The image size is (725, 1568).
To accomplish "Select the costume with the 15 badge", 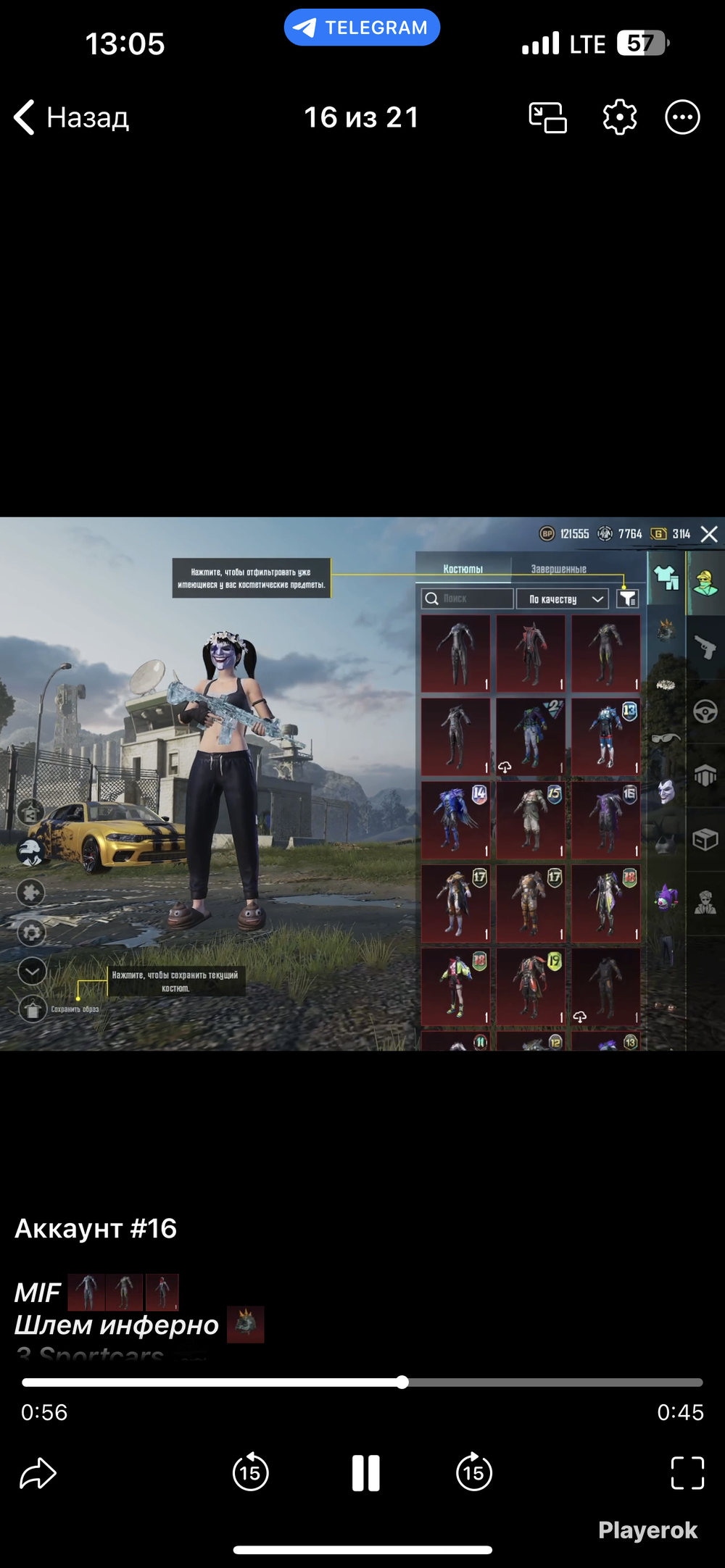I will 531,820.
